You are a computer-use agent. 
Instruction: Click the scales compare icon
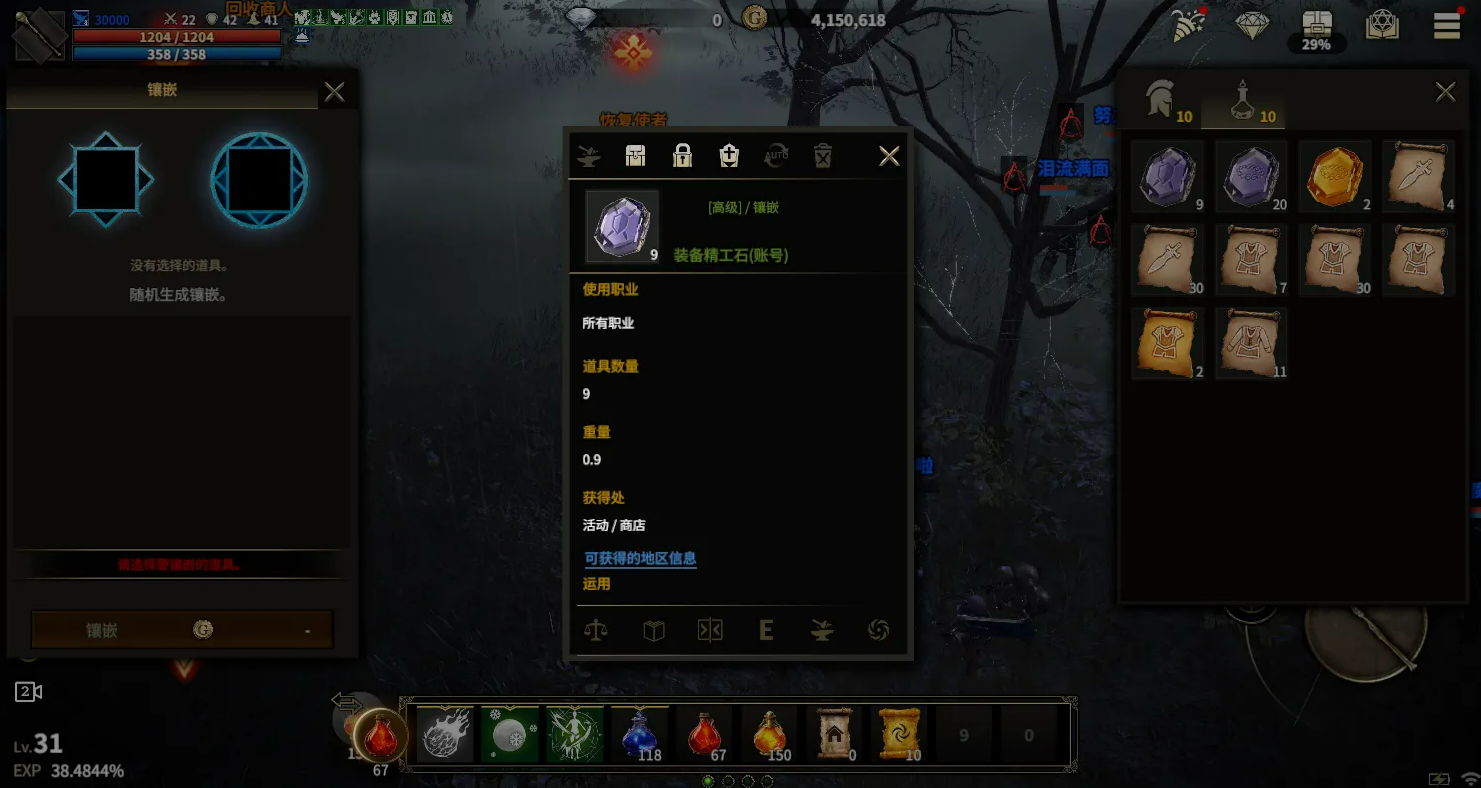click(596, 630)
